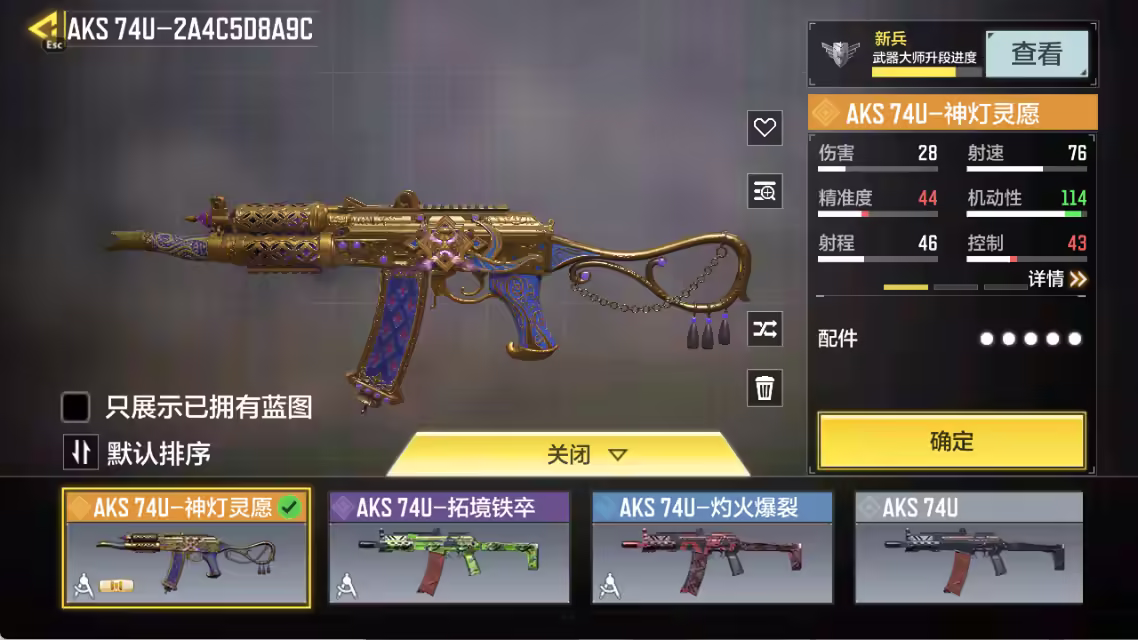Delete blueprint with the trash can icon
Screen dimensions: 1138x640
[765, 388]
